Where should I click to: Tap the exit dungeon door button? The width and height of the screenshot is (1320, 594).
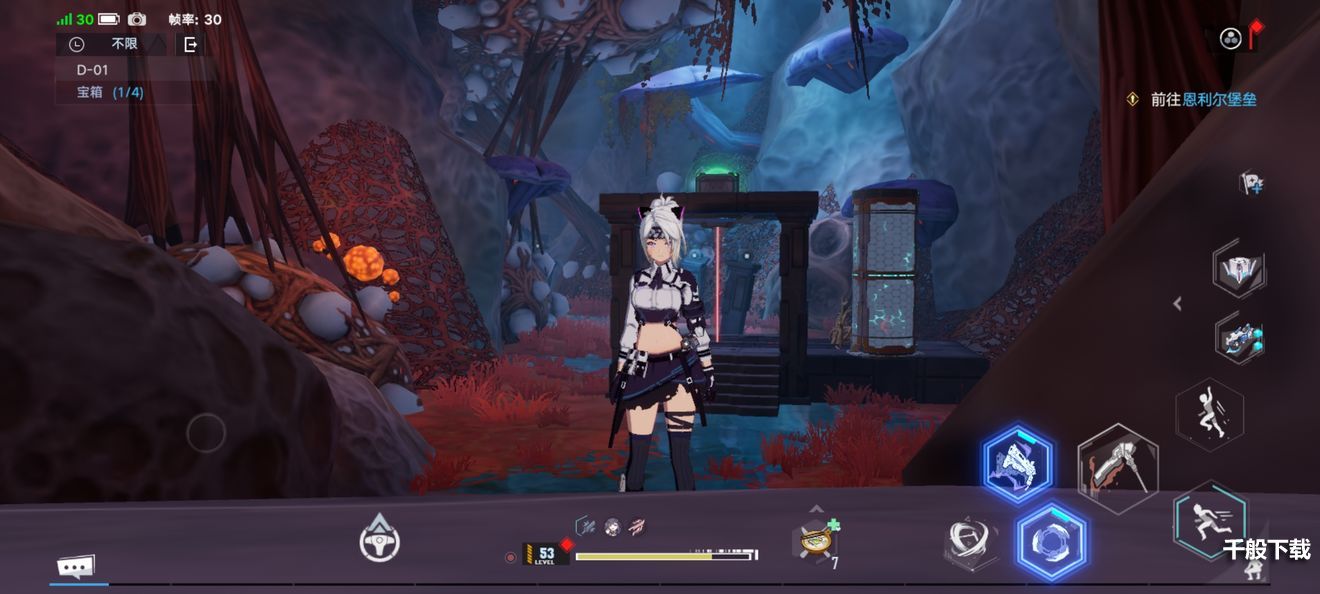tap(190, 44)
